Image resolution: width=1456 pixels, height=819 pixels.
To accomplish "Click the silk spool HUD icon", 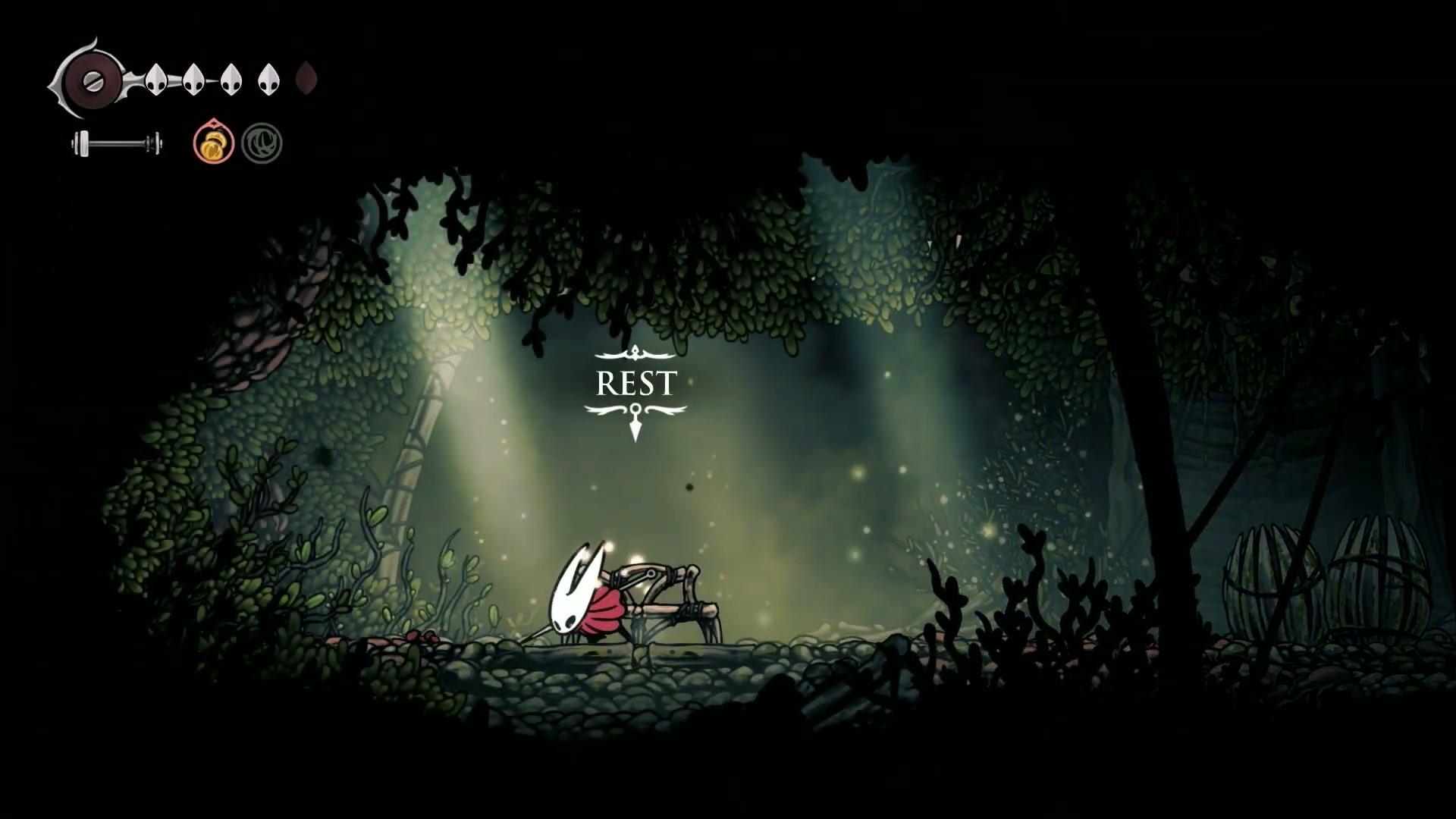I will pyautogui.click(x=91, y=79).
